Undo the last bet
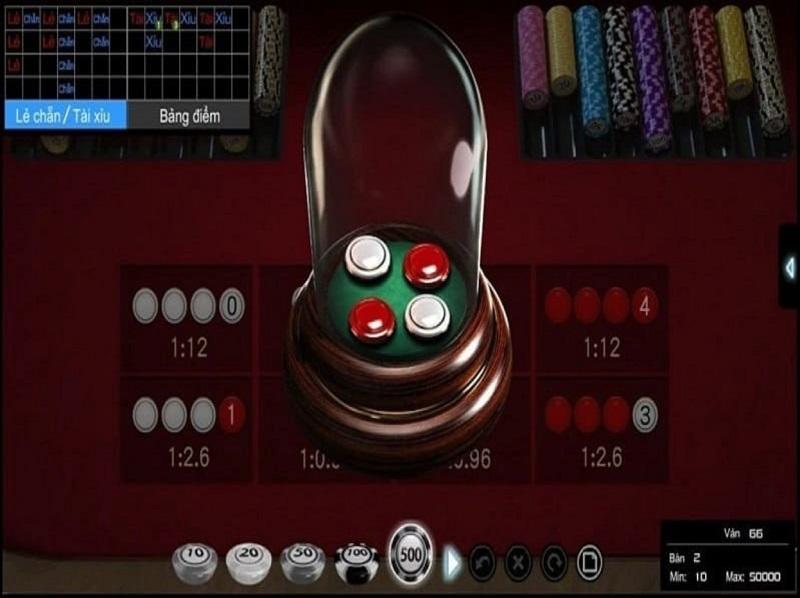This screenshot has width=800, height=598. click(481, 562)
